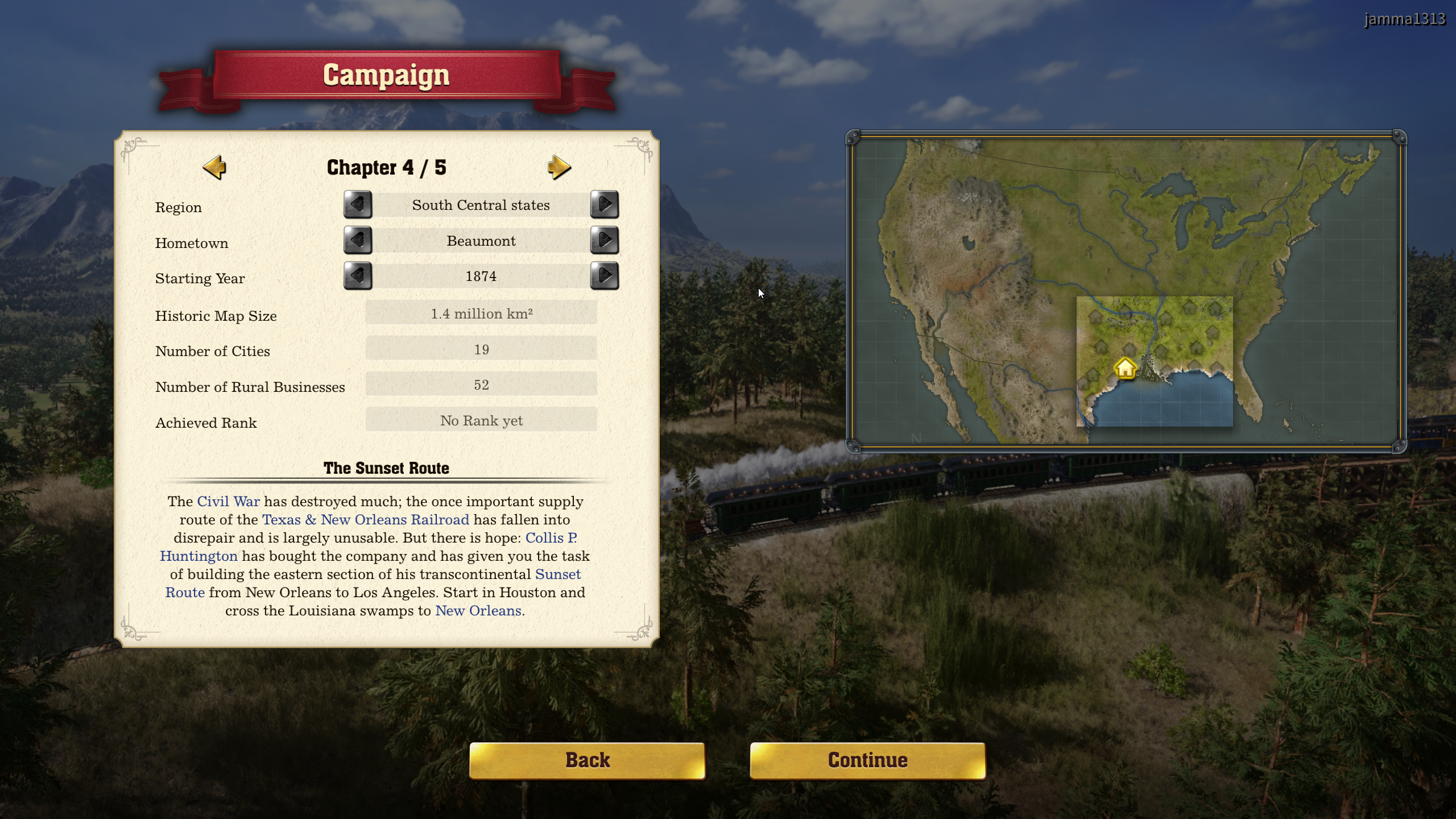Viewport: 1456px width, 819px height.
Task: Open the Civil War link
Action: click(227, 502)
